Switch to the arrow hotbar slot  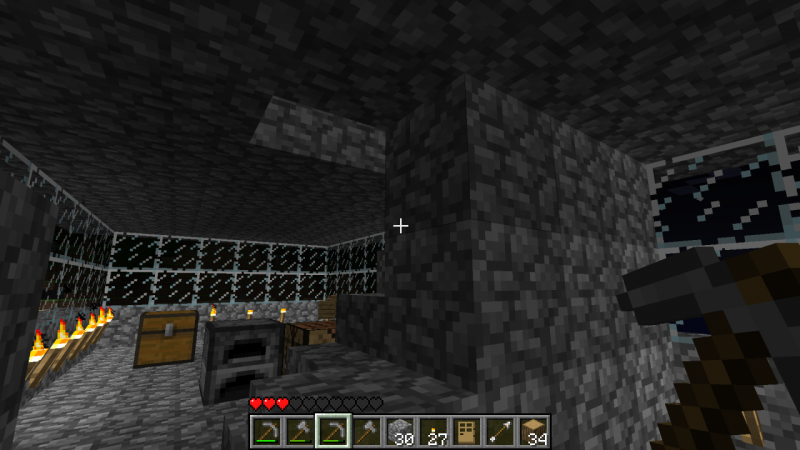[500, 430]
